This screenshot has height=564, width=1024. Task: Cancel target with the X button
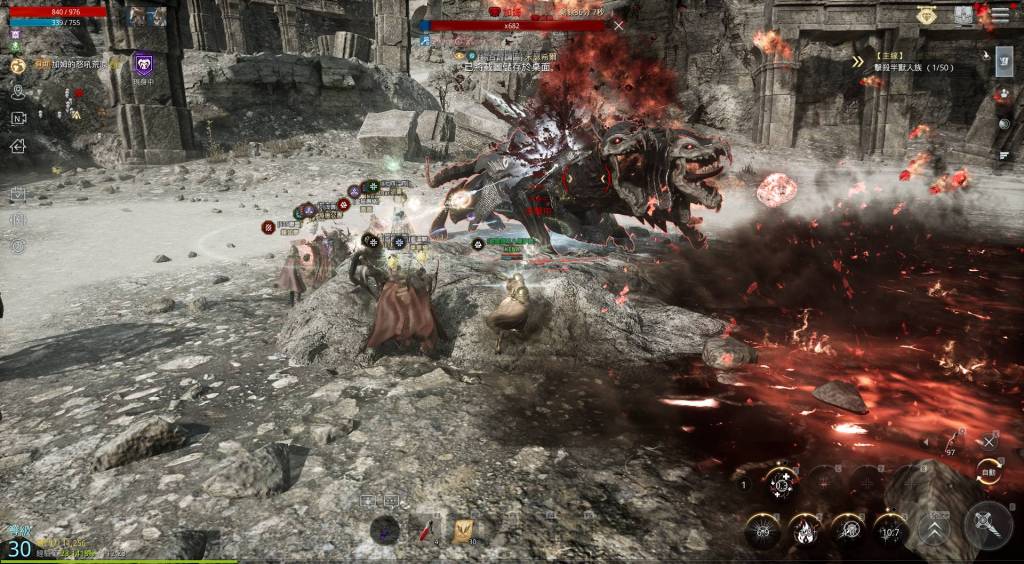tap(988, 441)
